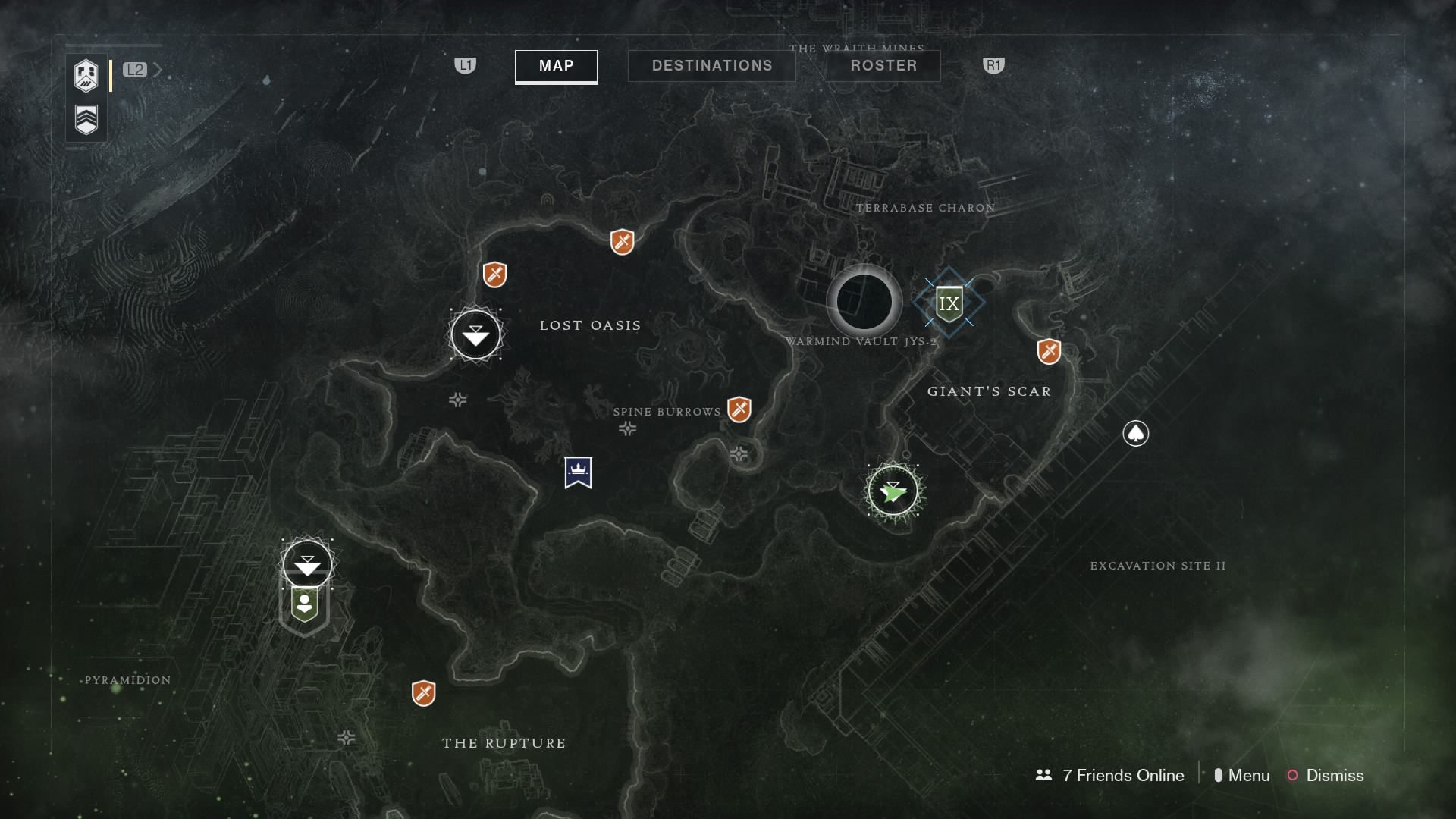Click the Lost Sector icon at the top of the map

(622, 243)
